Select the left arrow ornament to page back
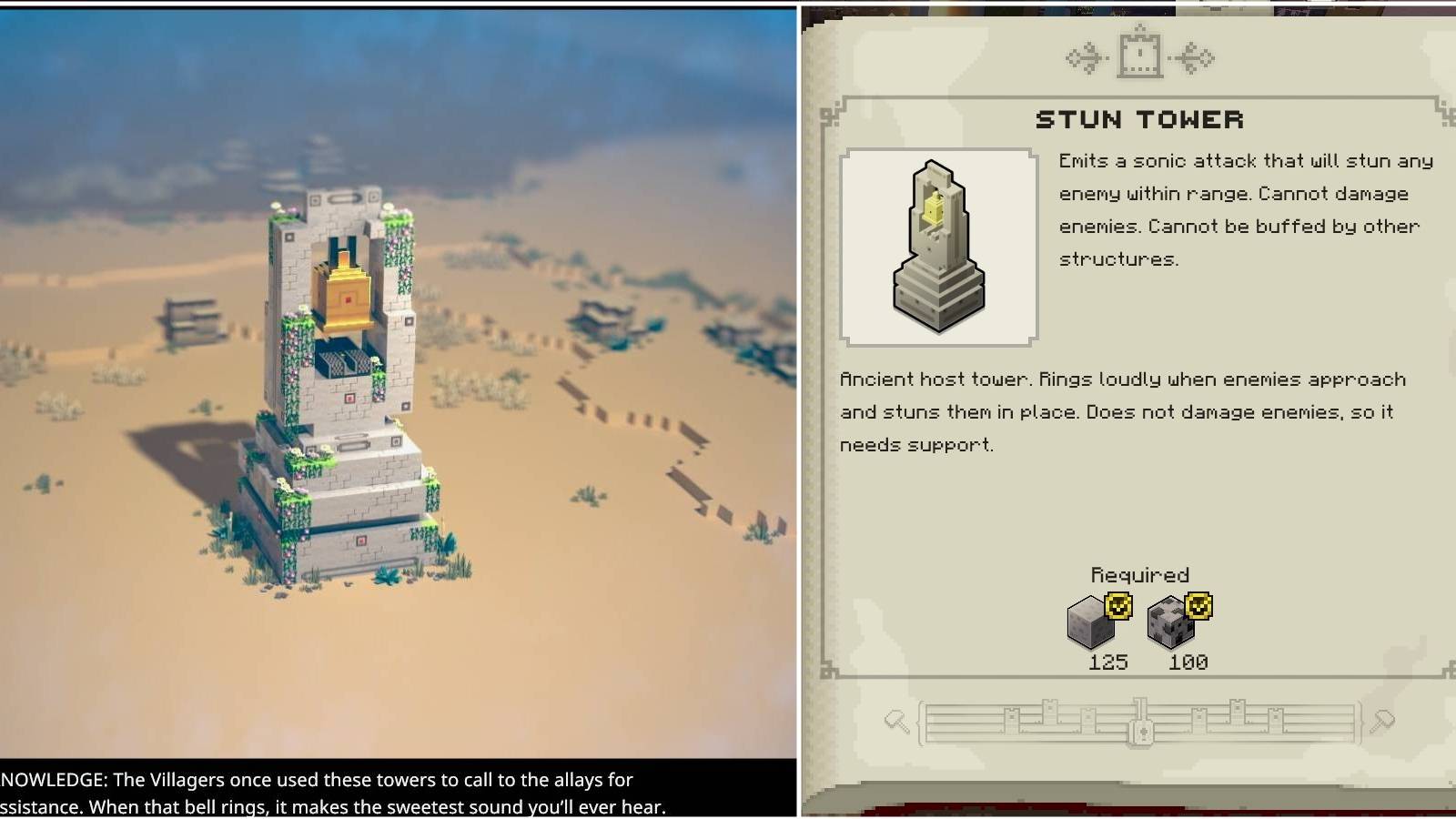 [x=1082, y=56]
